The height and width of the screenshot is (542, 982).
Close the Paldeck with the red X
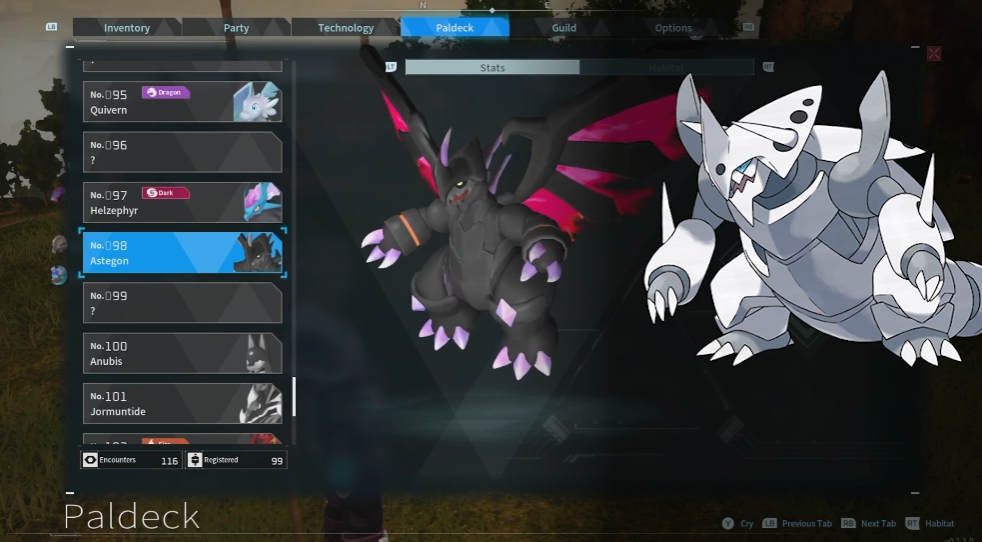(x=934, y=54)
